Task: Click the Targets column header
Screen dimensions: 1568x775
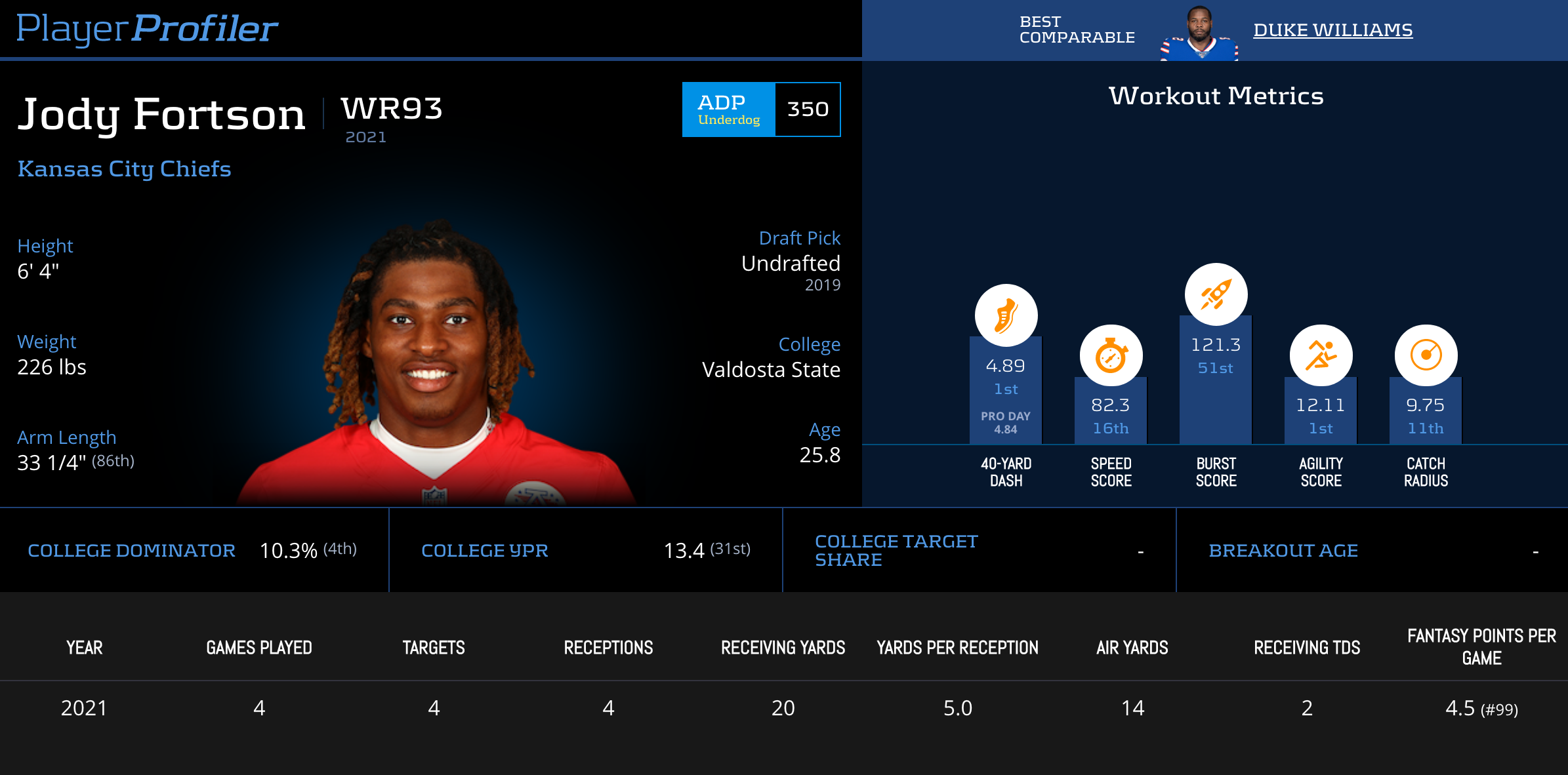Action: pyautogui.click(x=434, y=648)
